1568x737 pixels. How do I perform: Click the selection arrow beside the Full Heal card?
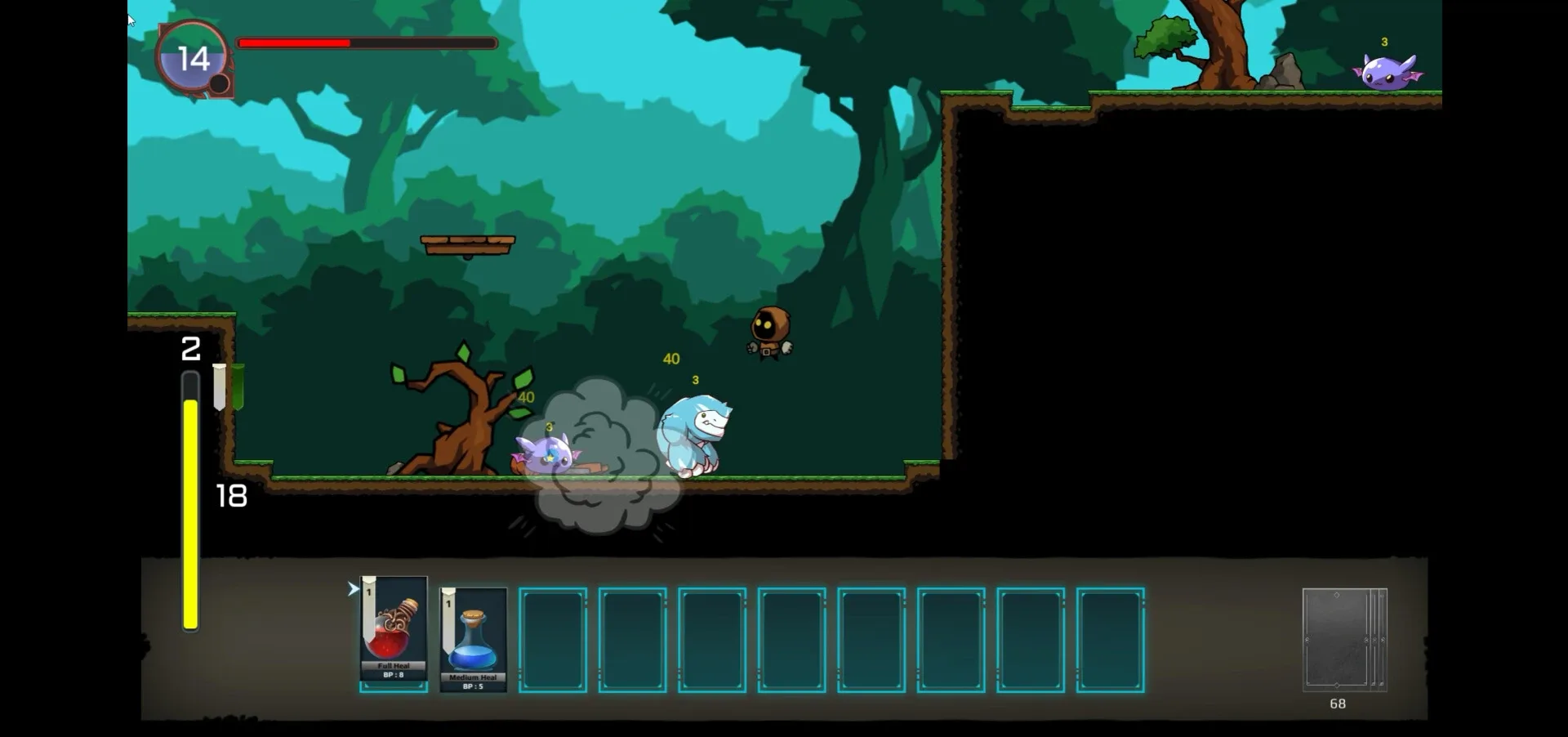pos(353,587)
